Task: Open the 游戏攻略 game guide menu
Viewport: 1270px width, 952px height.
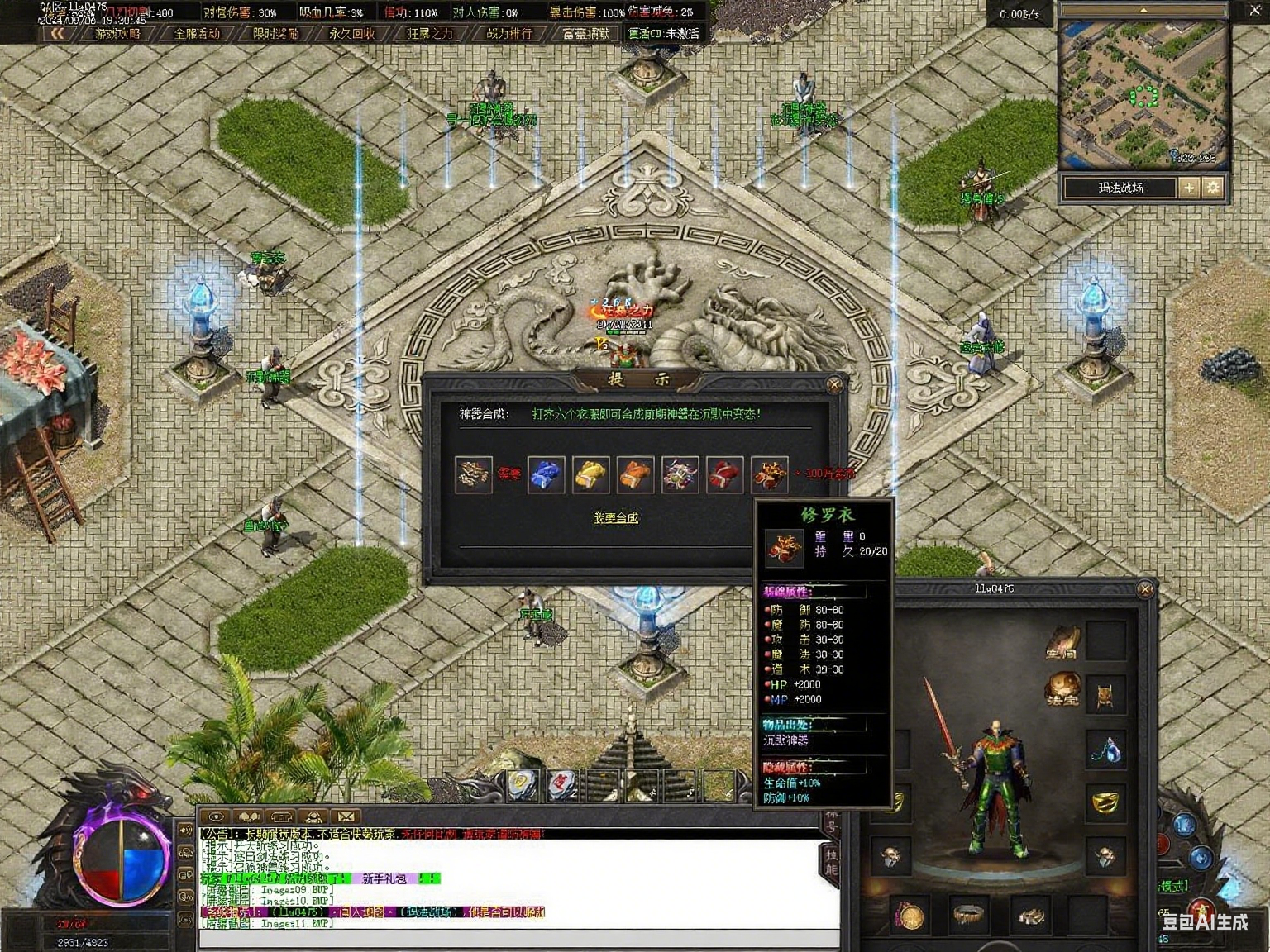Action: (118, 34)
